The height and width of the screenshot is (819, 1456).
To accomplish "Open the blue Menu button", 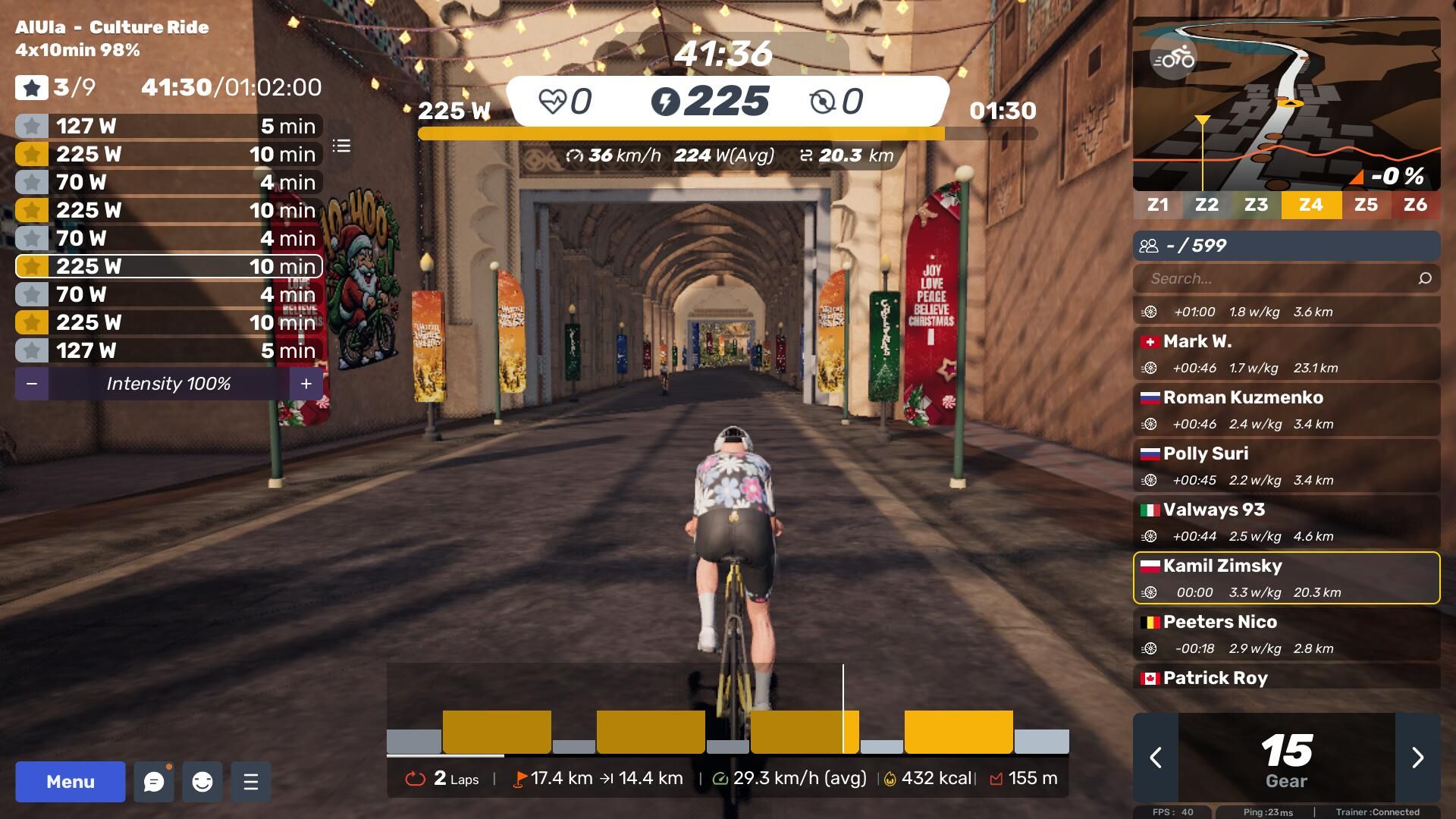I will point(71,782).
